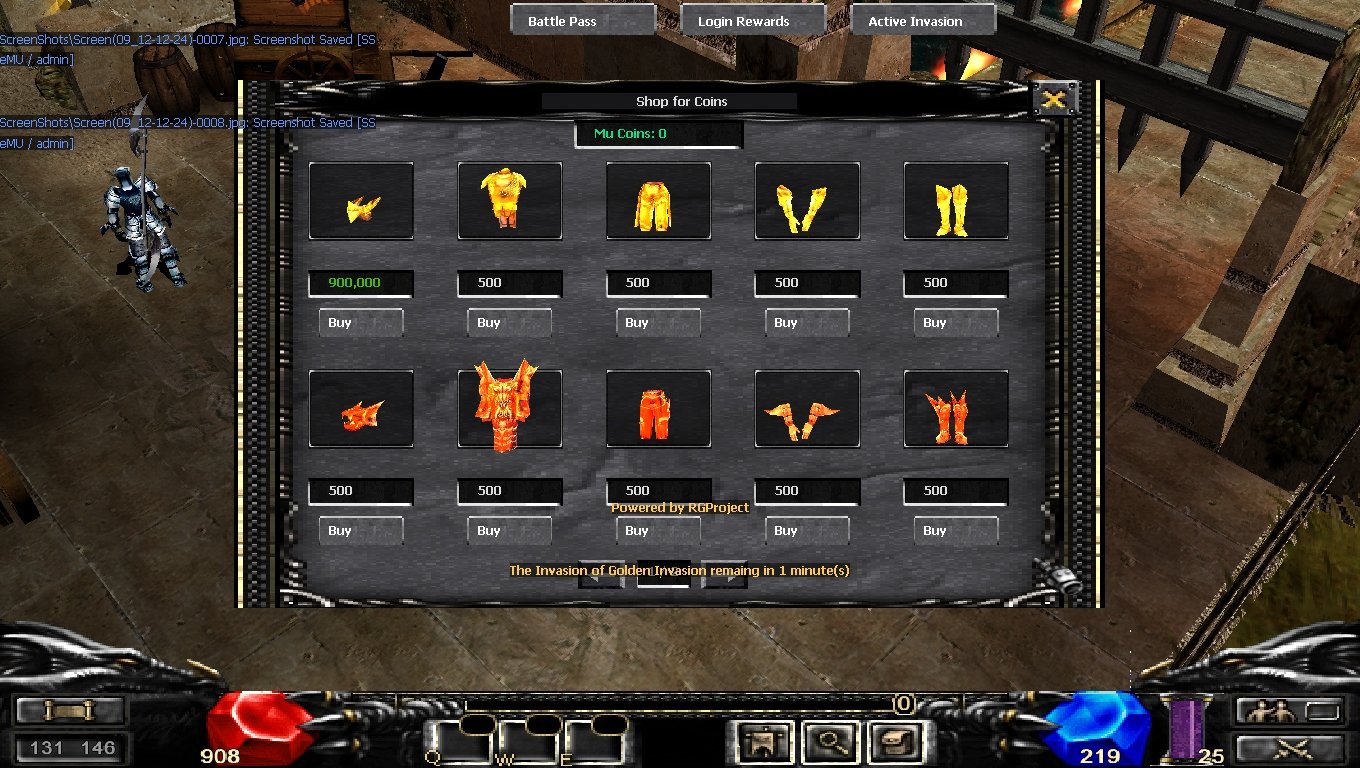Buy the golden gloves

click(x=807, y=322)
